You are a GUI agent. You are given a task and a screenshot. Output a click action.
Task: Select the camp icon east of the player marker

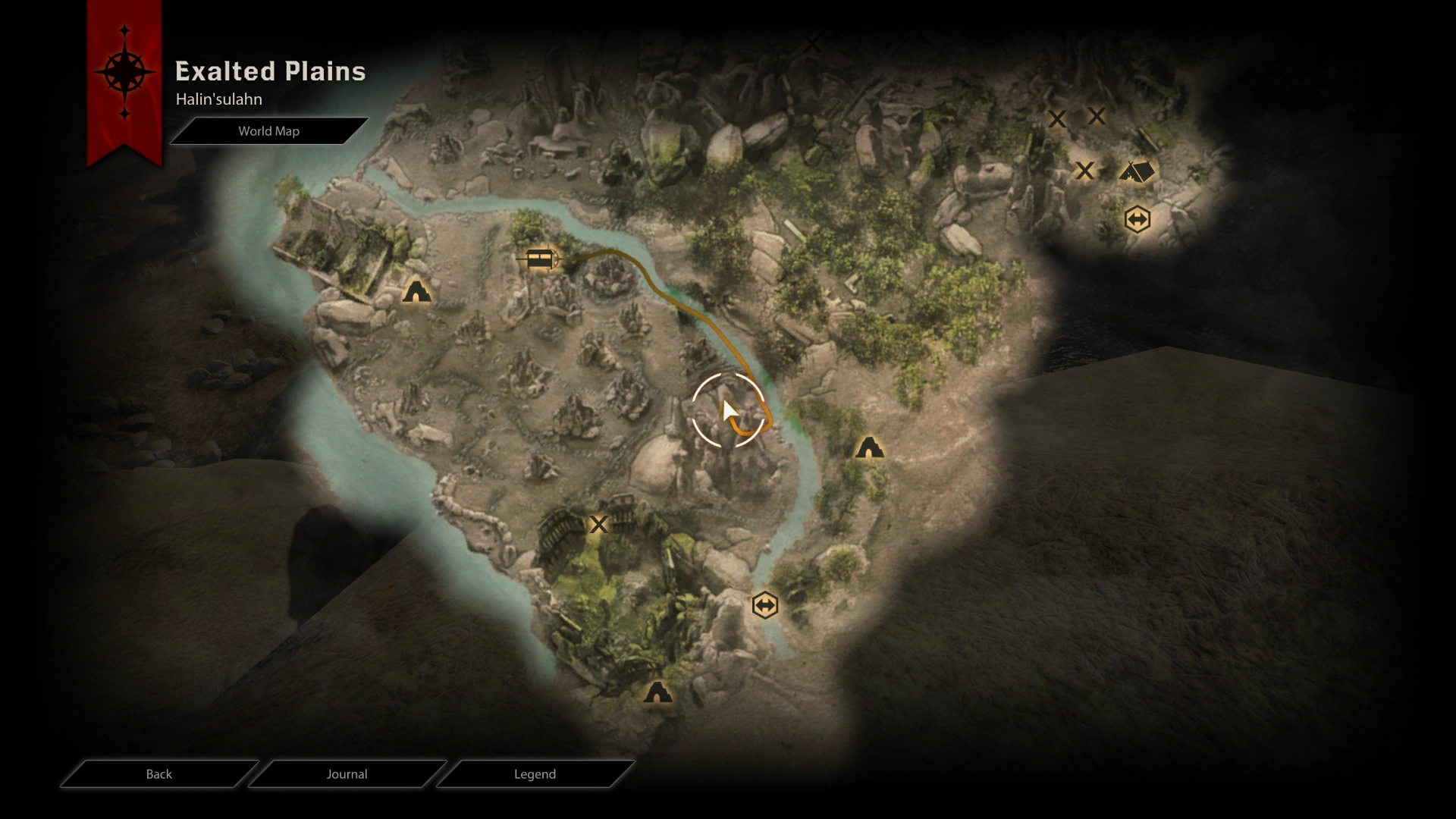pyautogui.click(x=870, y=447)
